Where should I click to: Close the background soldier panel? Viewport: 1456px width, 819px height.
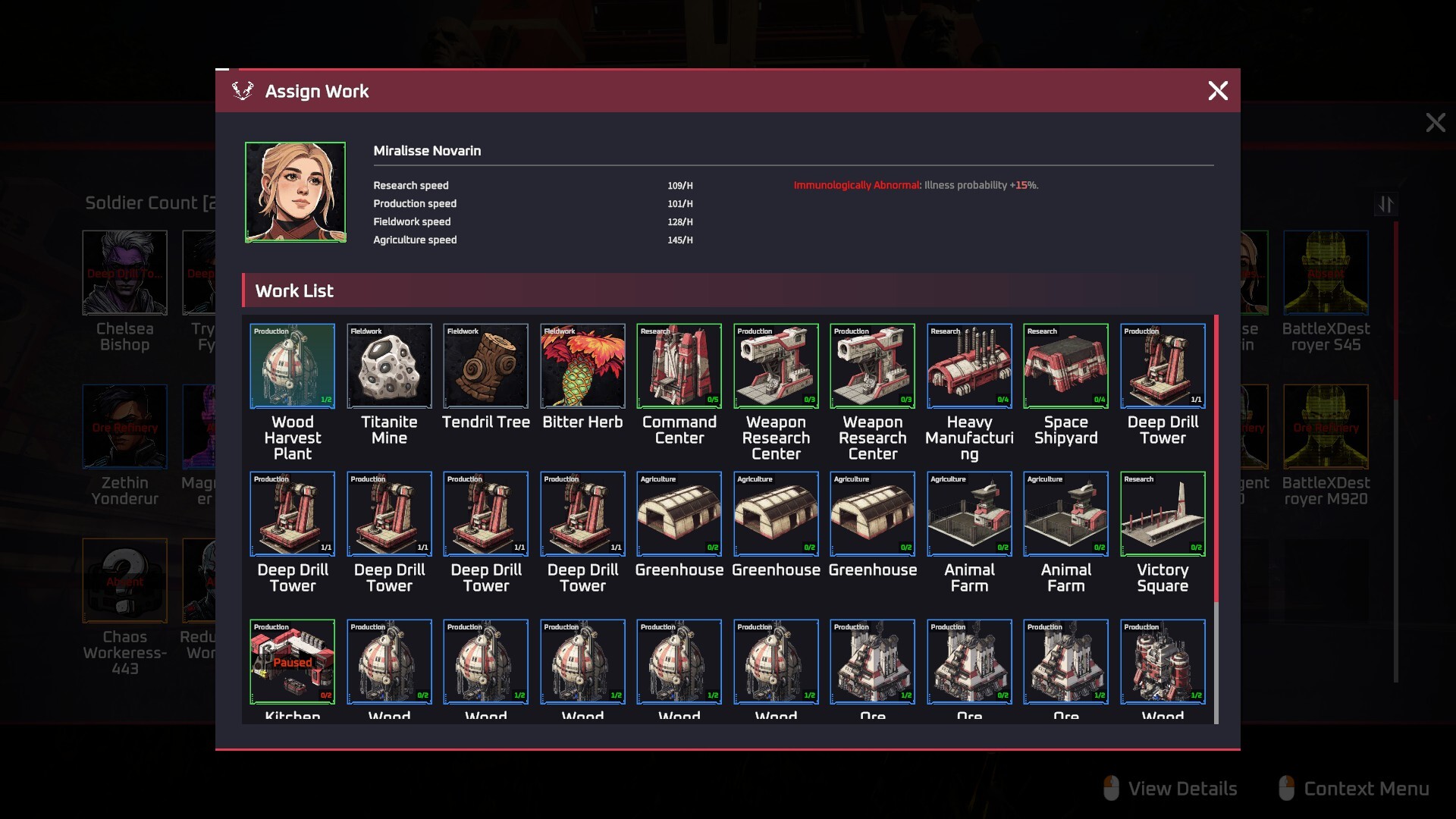(1435, 123)
